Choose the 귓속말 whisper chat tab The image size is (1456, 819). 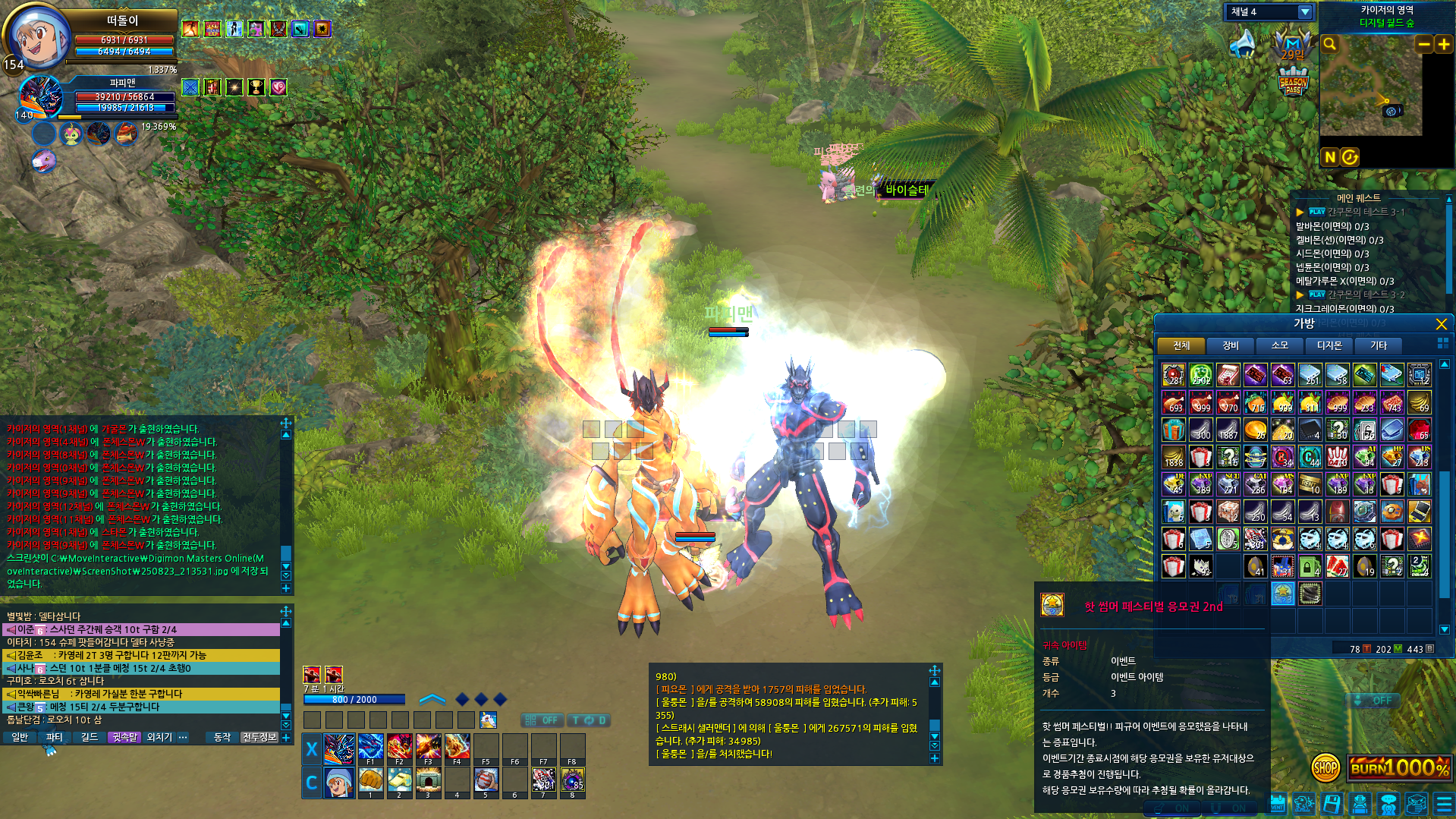click(x=124, y=737)
